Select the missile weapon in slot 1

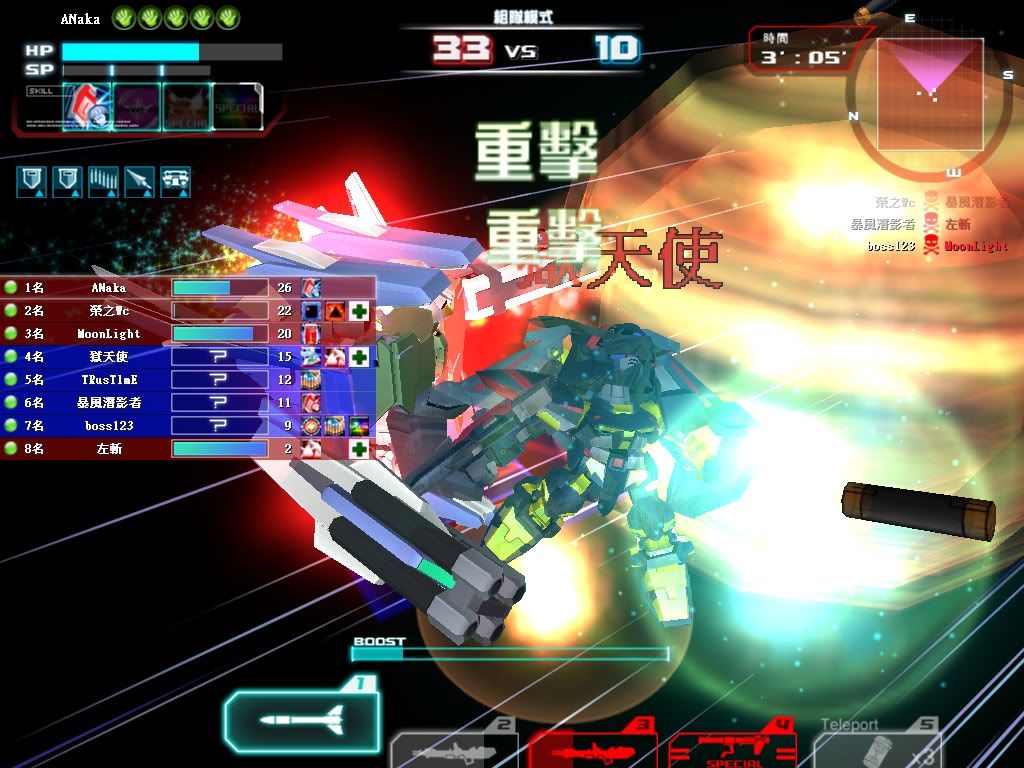tap(302, 719)
